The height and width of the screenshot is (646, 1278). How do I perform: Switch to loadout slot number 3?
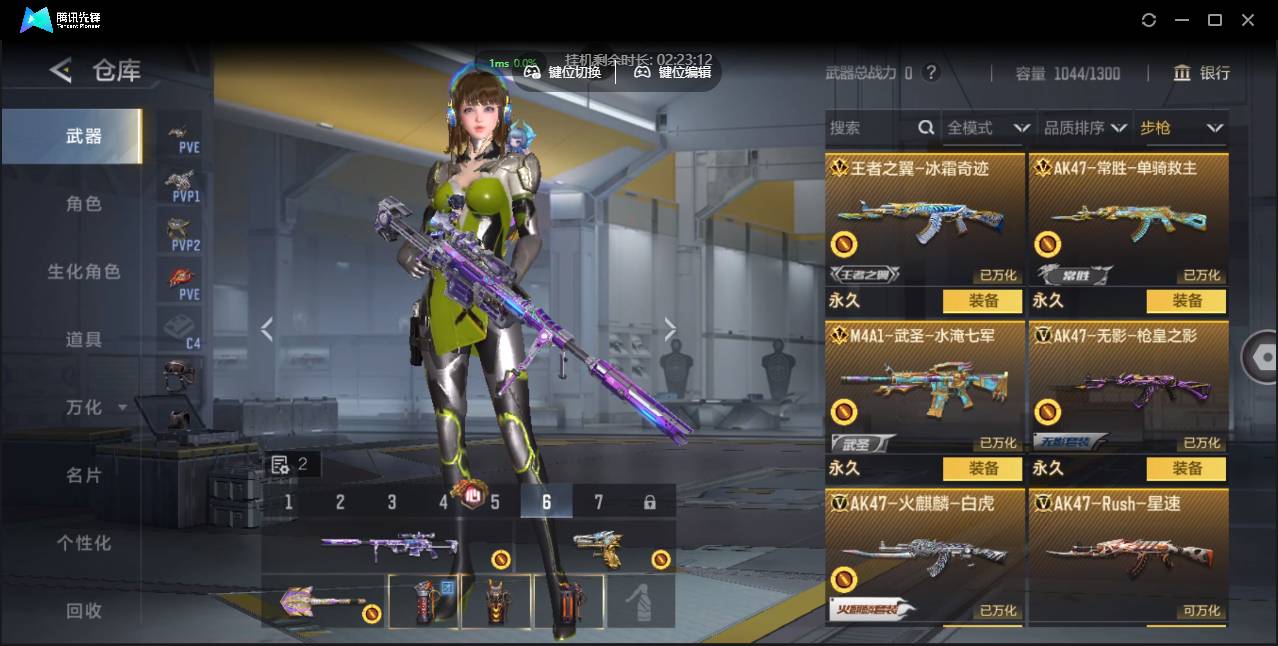click(x=392, y=502)
